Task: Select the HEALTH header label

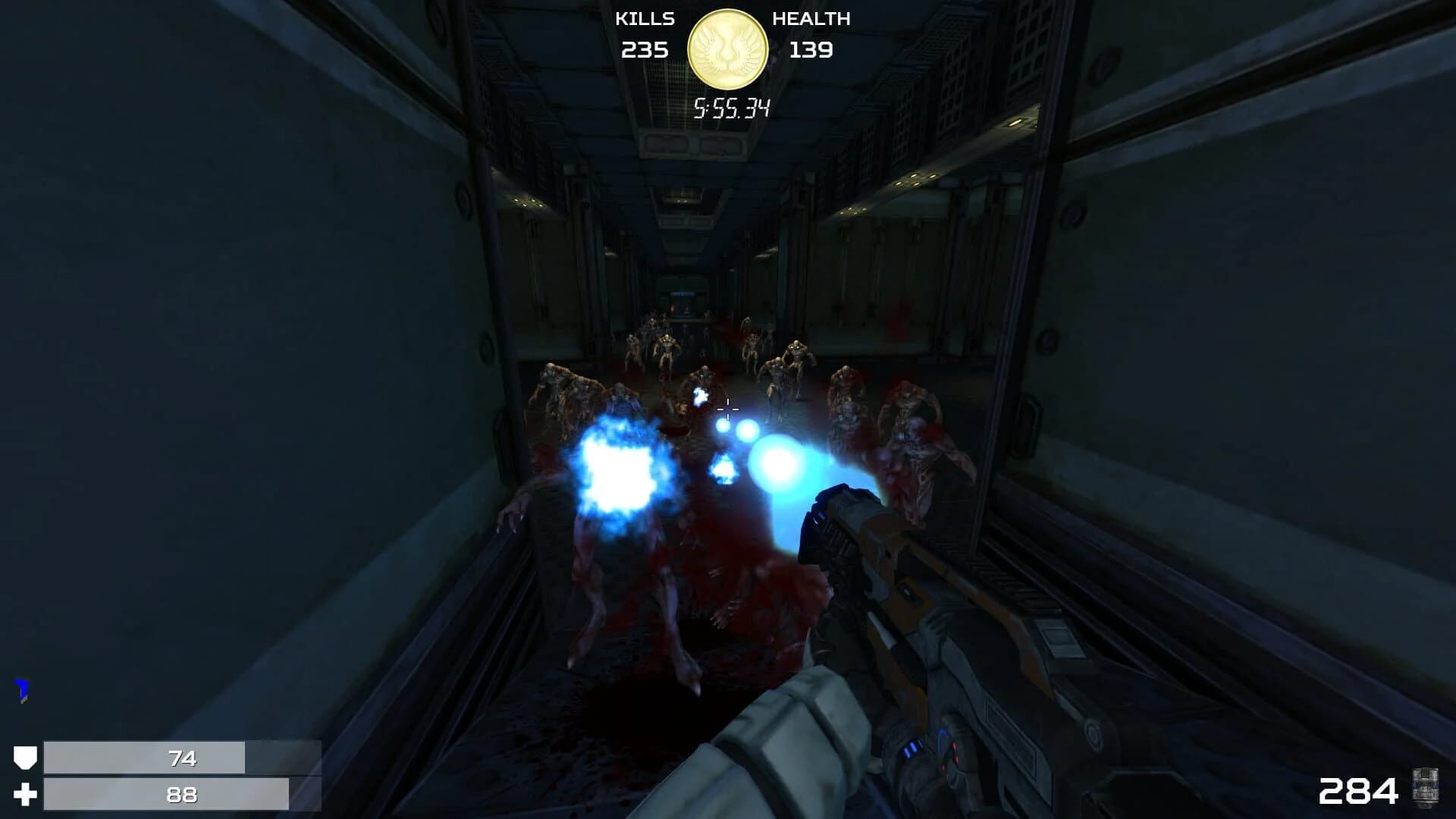Action: [811, 19]
